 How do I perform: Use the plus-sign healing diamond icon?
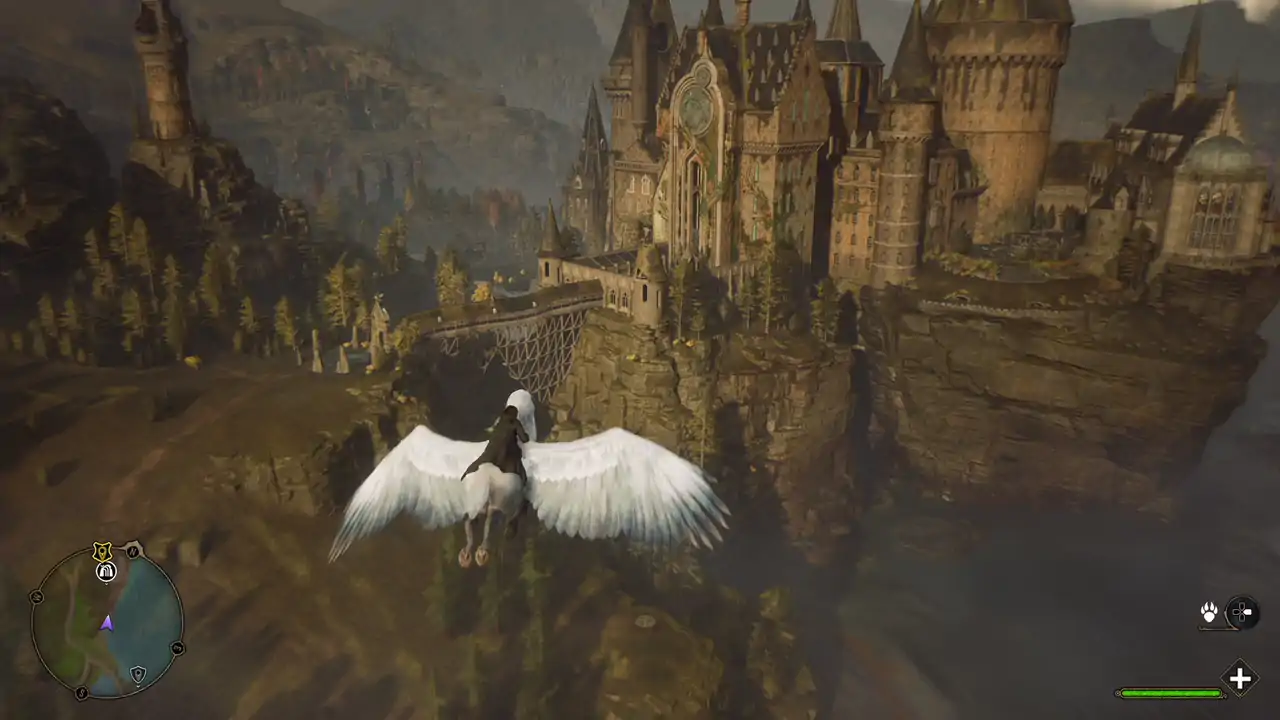(1239, 678)
